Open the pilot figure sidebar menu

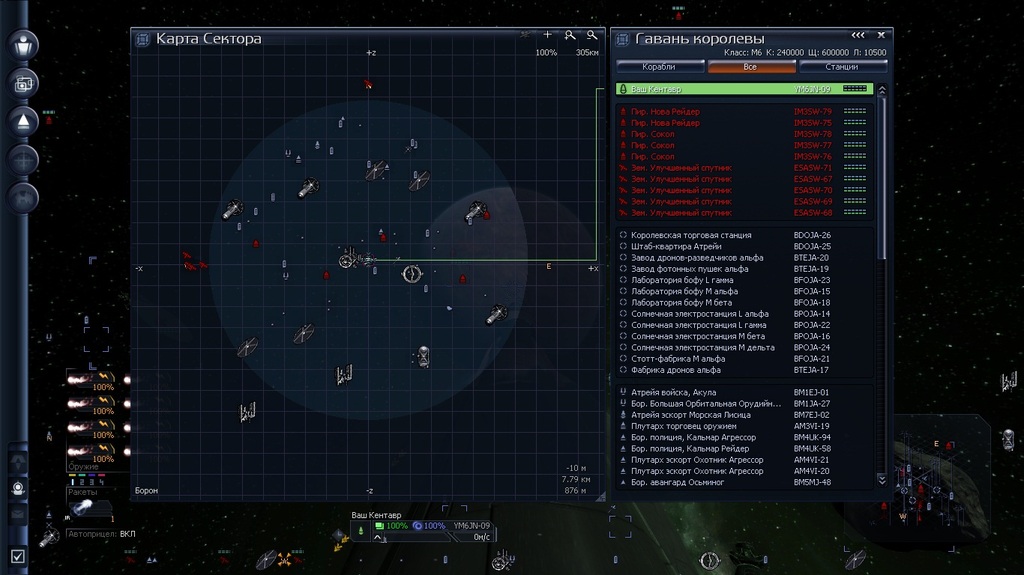coord(22,45)
